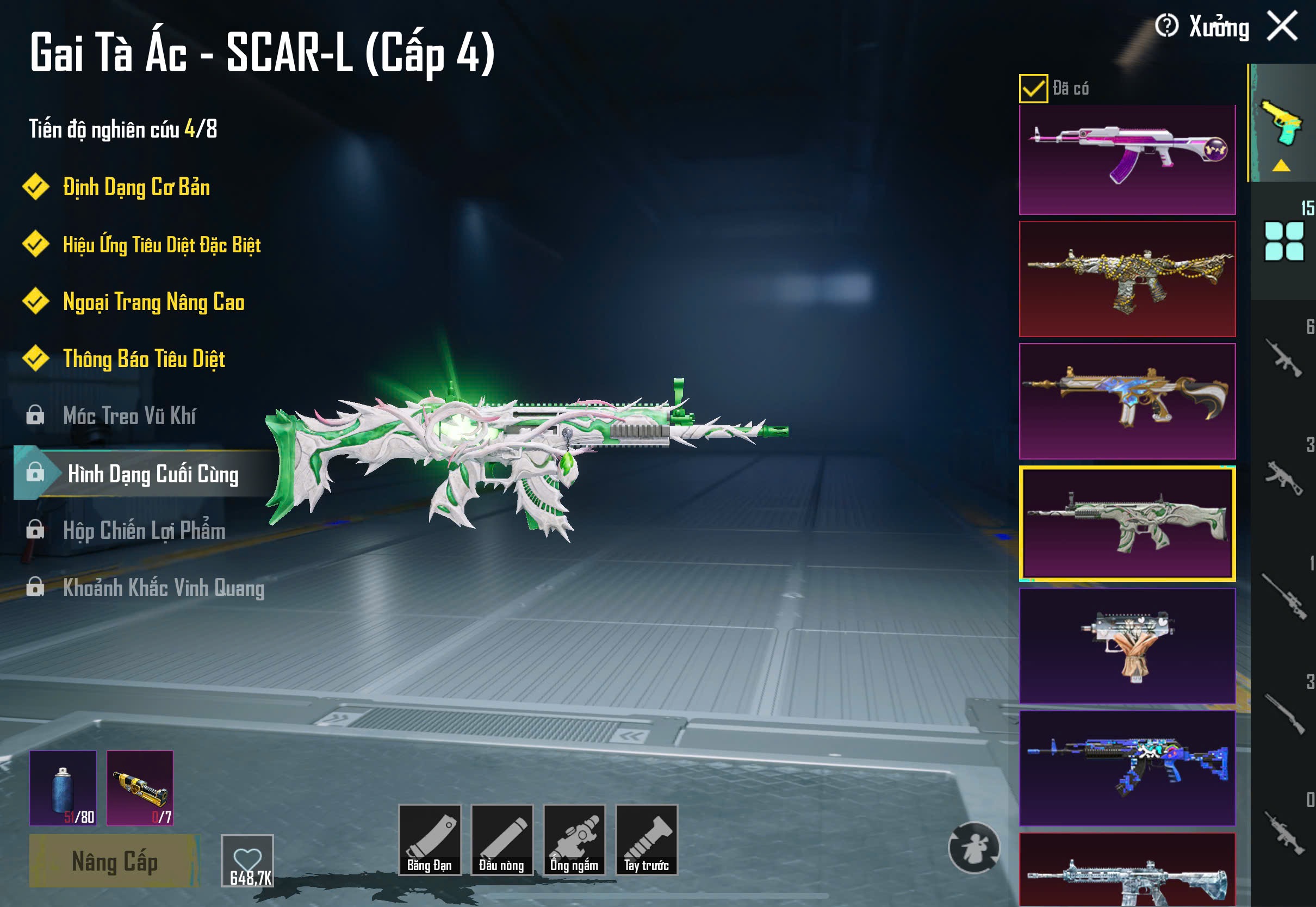Screen dimensions: 1316x907
Task: Select the Tay trước foregrip slot
Action: point(647,840)
